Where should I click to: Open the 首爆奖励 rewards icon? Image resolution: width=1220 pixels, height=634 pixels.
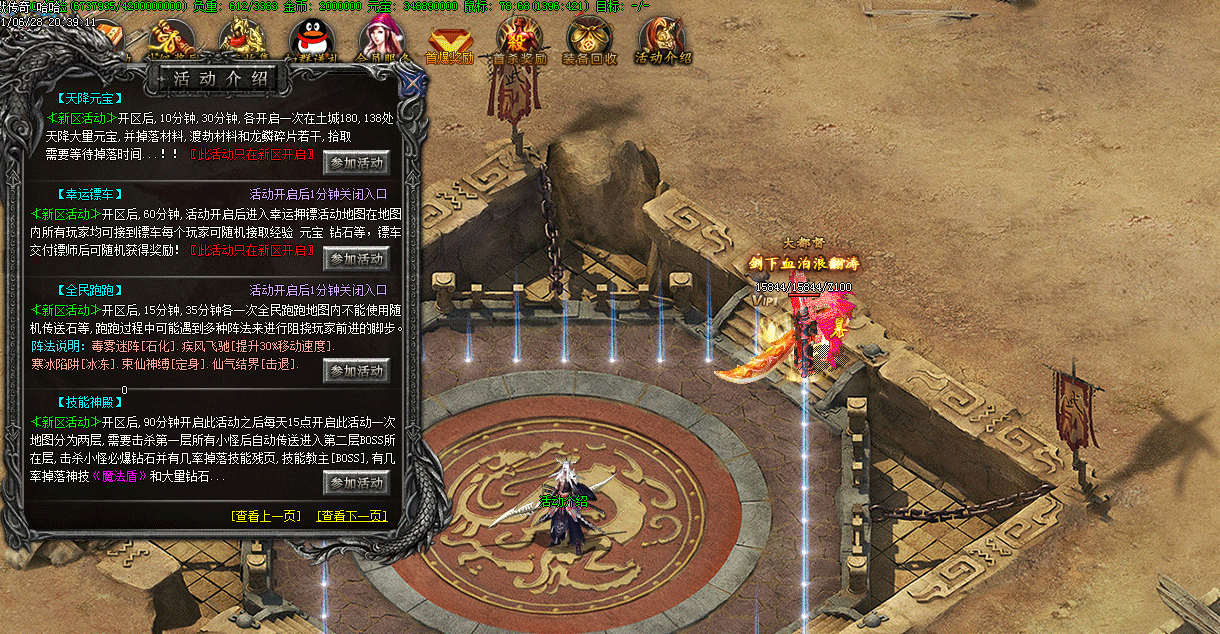click(449, 41)
